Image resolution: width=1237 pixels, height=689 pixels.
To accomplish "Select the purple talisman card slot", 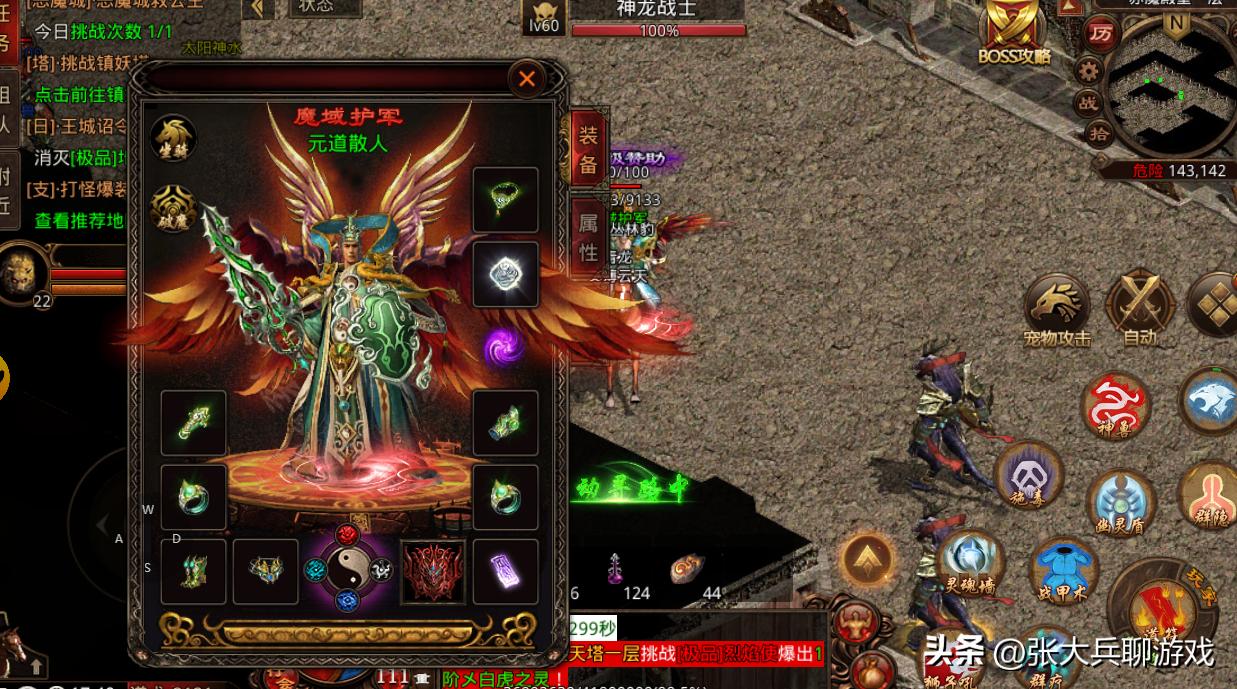I will tap(505, 572).
